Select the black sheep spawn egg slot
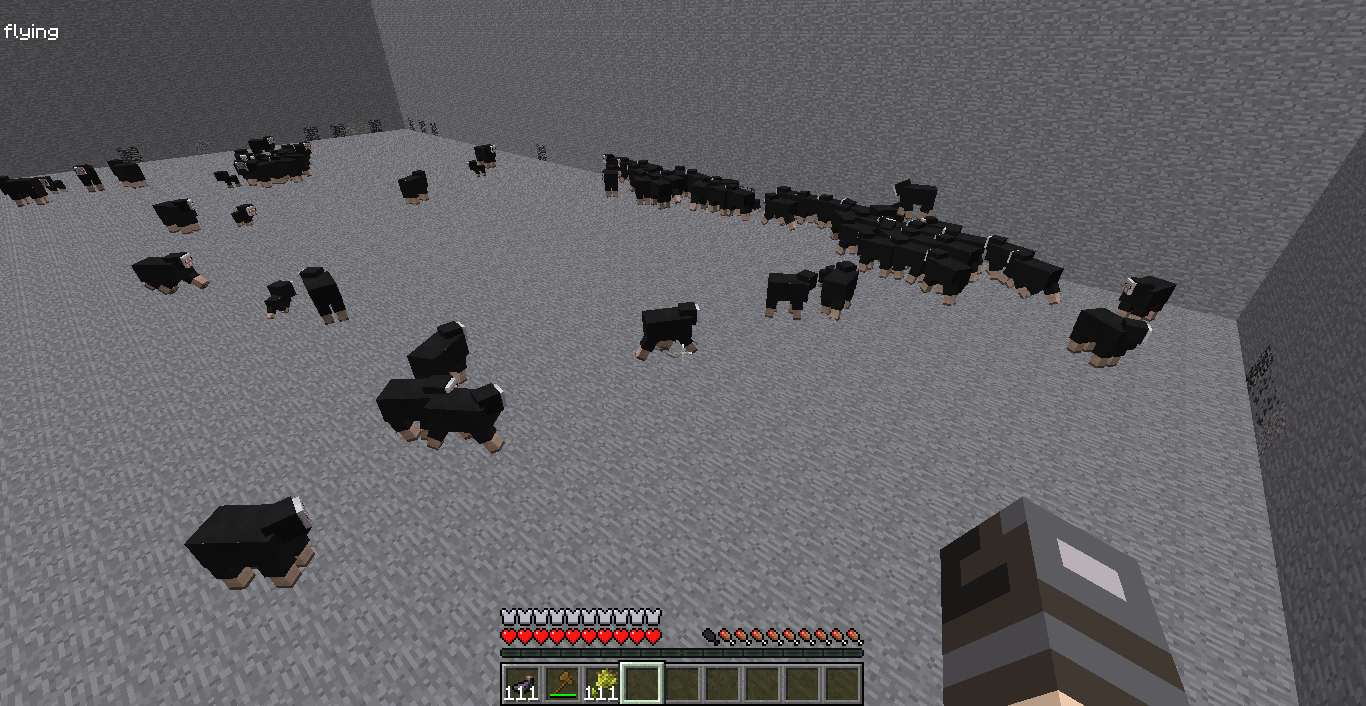 pyautogui.click(x=521, y=683)
